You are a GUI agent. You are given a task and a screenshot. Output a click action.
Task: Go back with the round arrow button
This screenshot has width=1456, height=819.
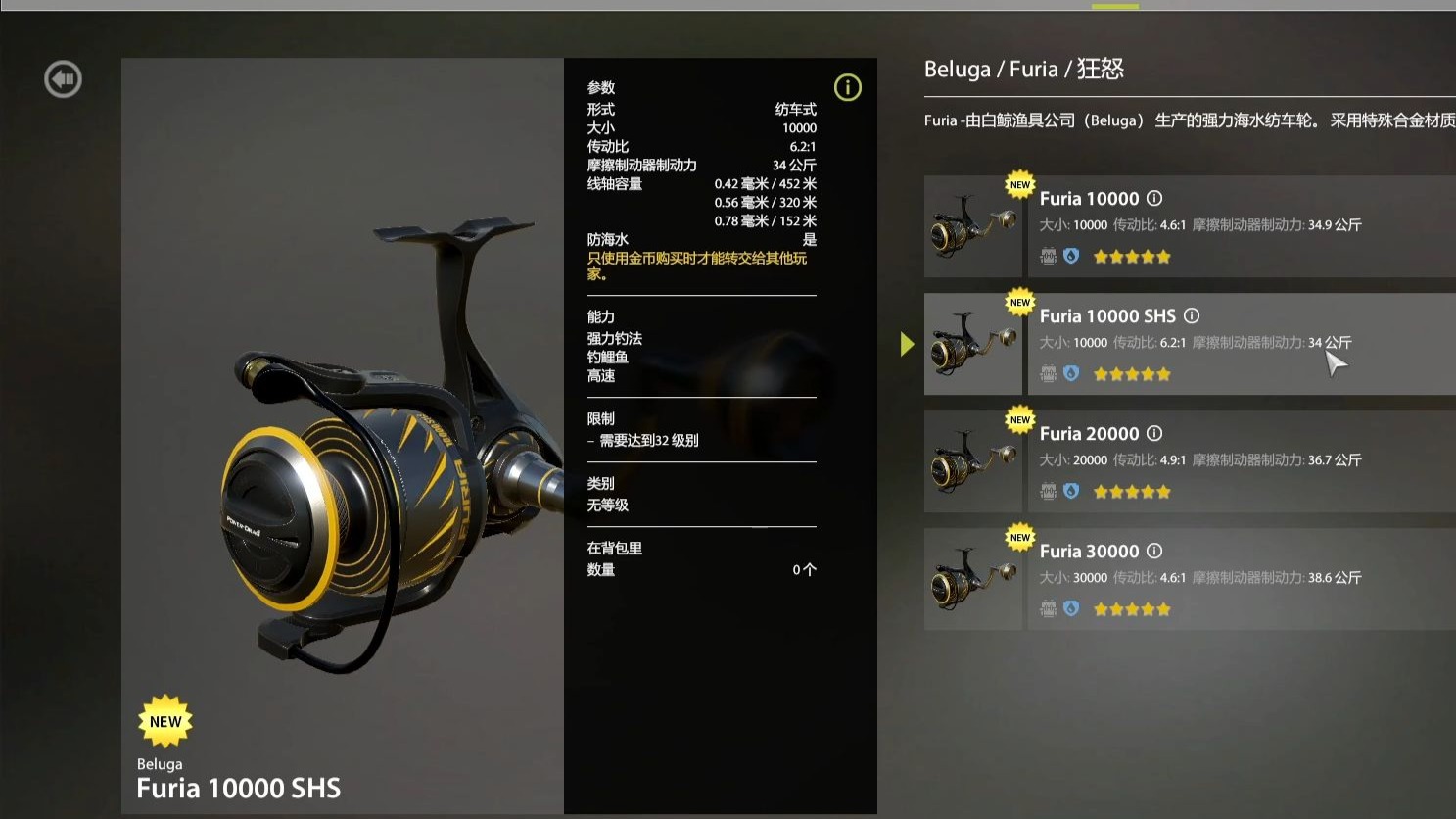(x=63, y=79)
